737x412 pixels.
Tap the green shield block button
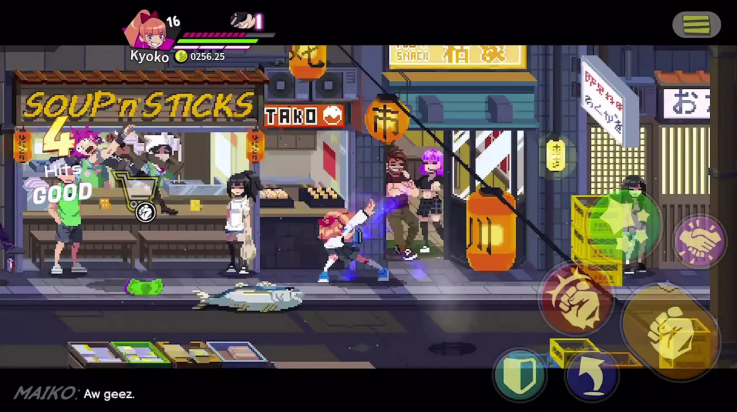pos(520,375)
